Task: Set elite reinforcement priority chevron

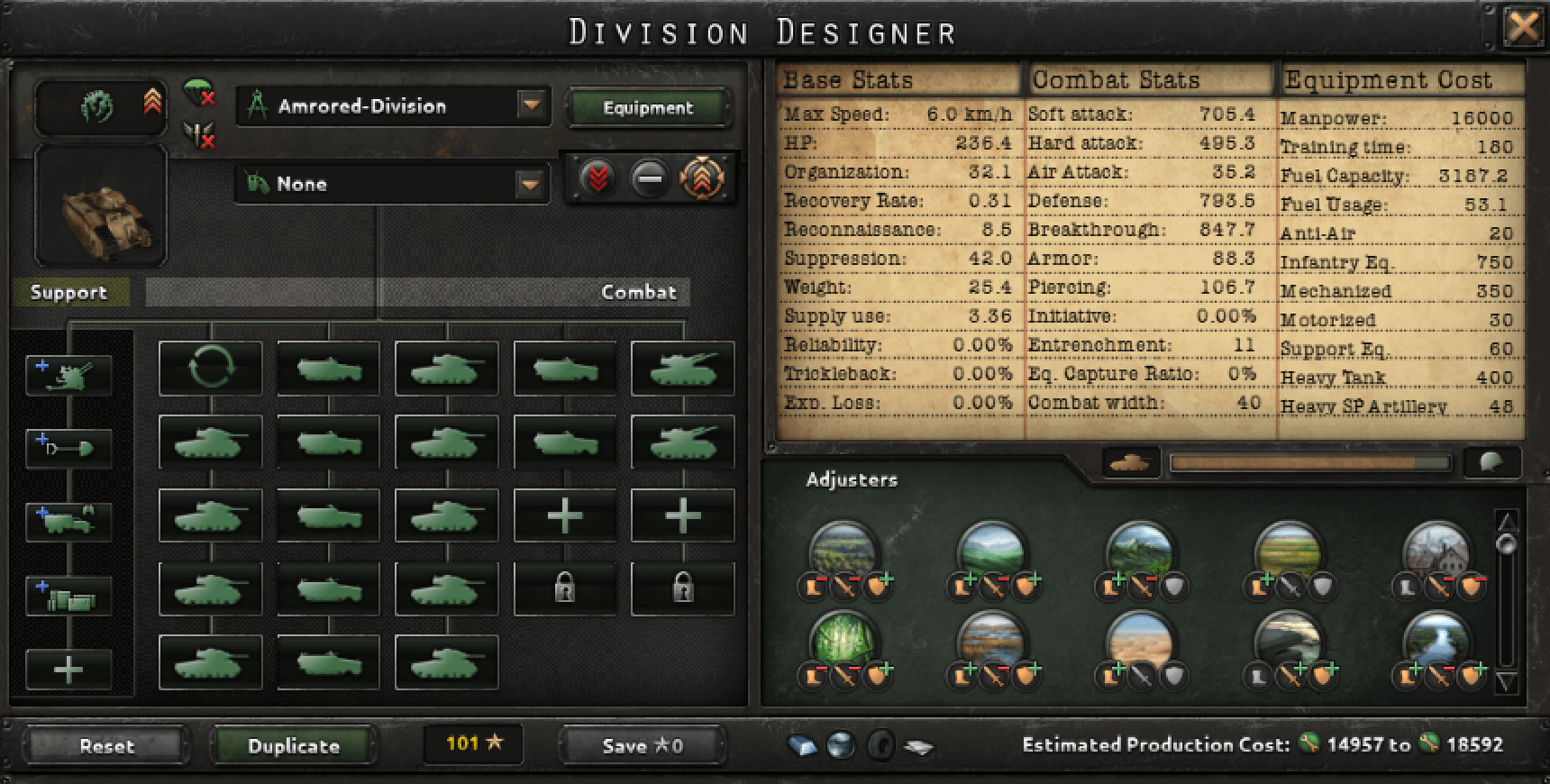Action: (x=706, y=178)
